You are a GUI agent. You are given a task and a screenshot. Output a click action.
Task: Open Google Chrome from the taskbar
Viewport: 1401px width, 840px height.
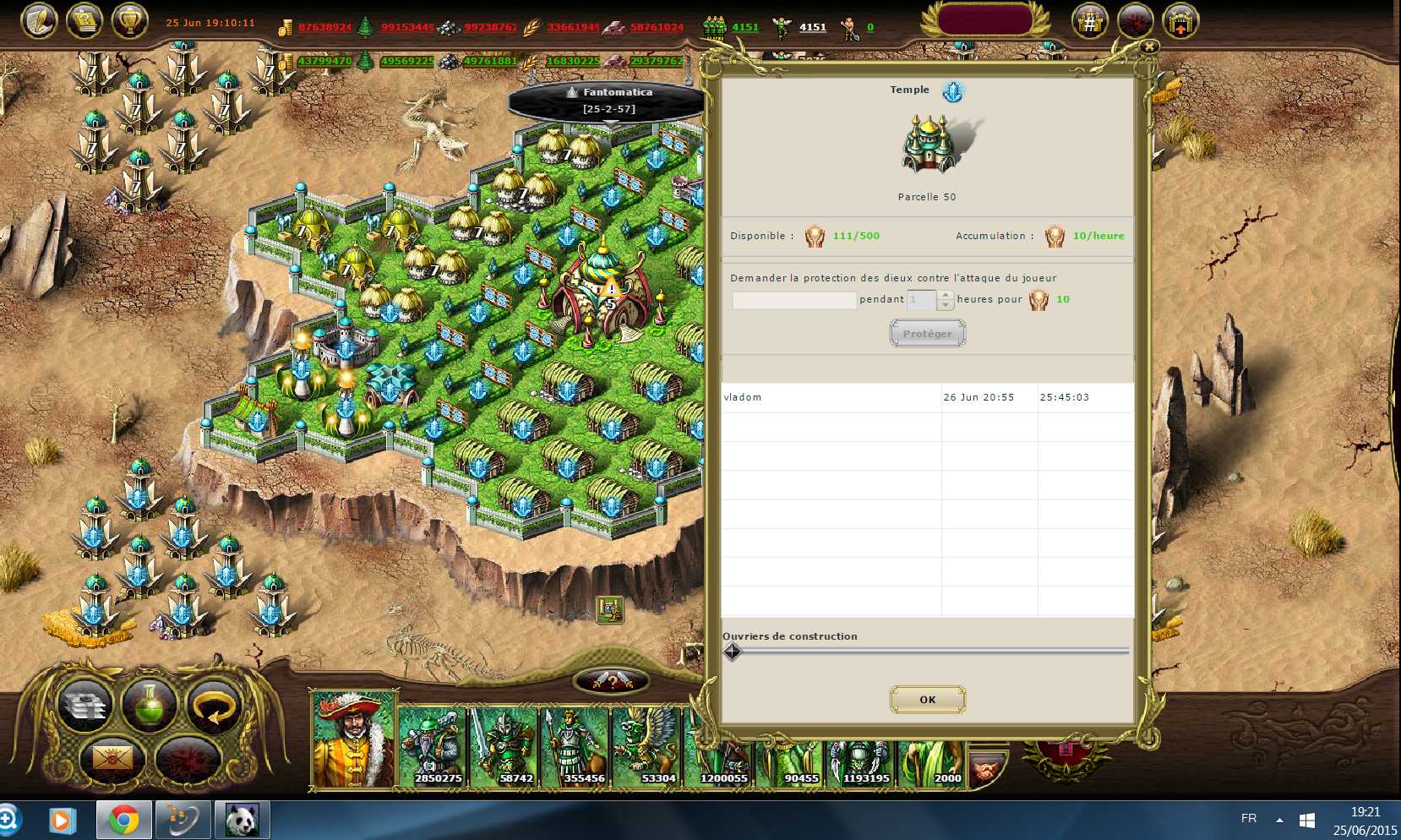(x=124, y=820)
